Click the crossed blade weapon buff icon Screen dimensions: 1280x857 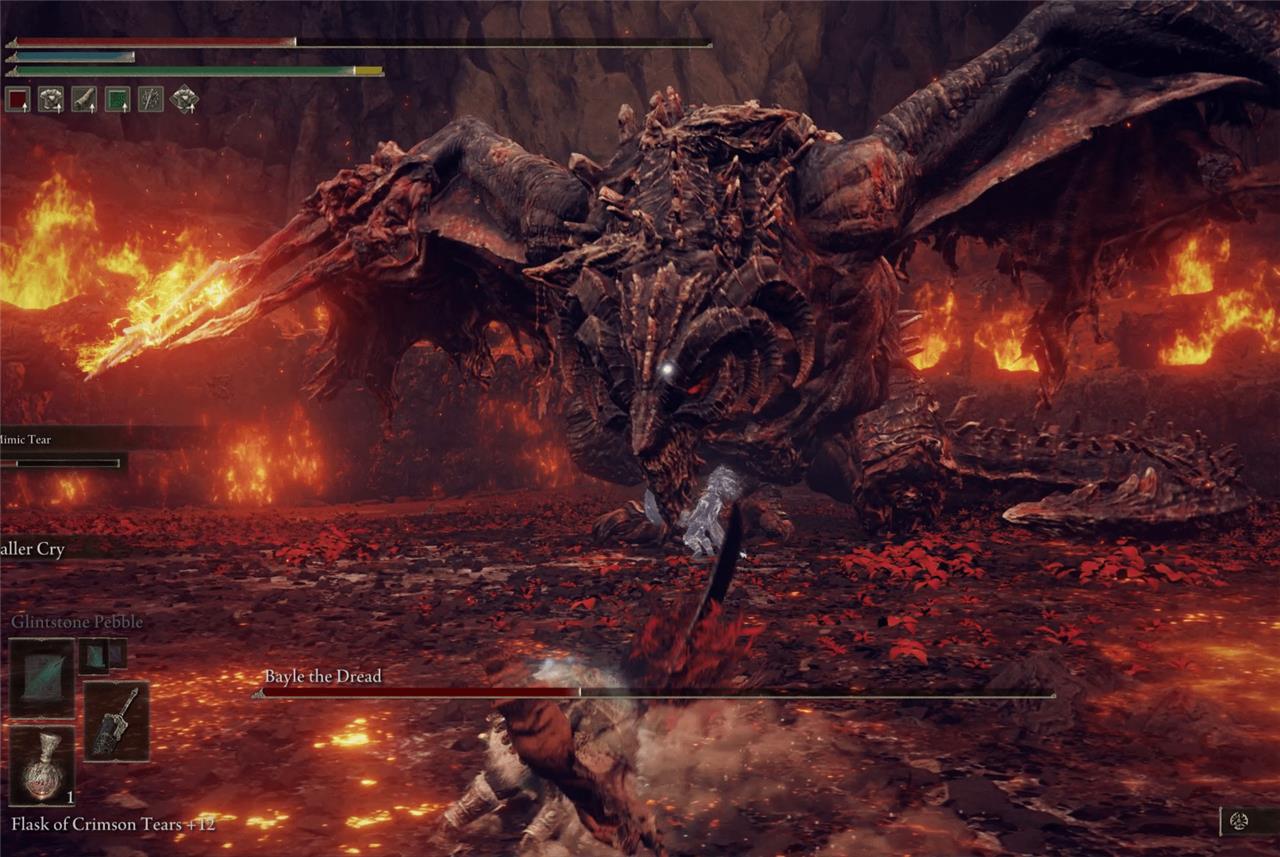click(151, 99)
